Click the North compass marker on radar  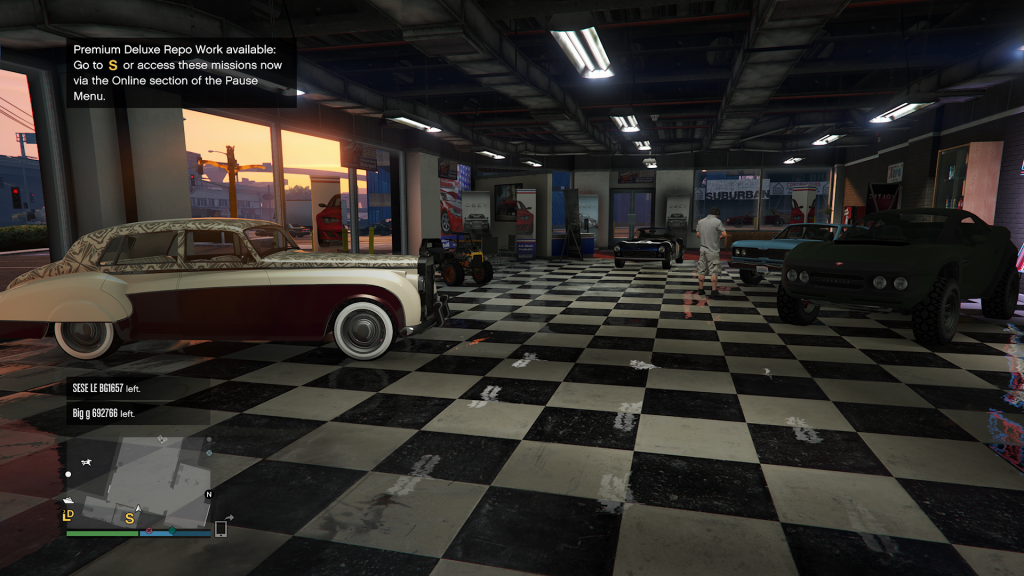[209, 495]
